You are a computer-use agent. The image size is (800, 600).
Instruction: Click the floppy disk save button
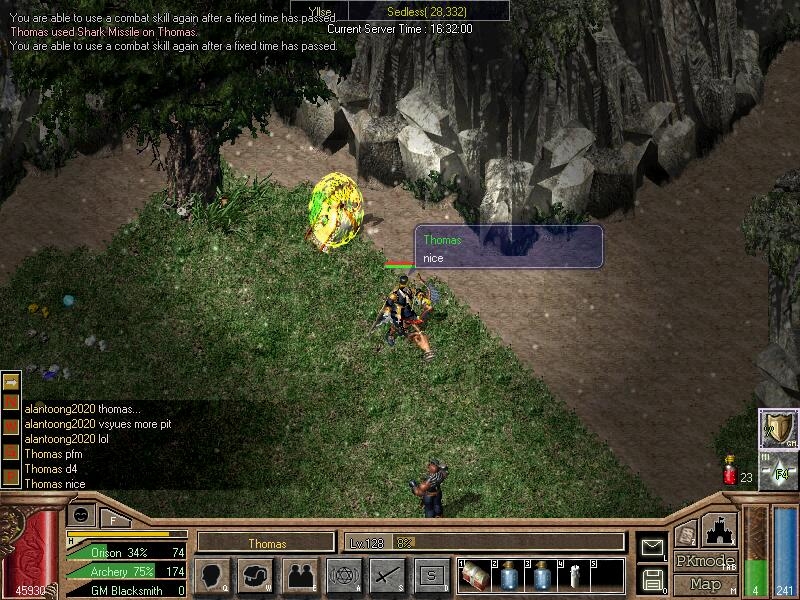click(x=652, y=578)
